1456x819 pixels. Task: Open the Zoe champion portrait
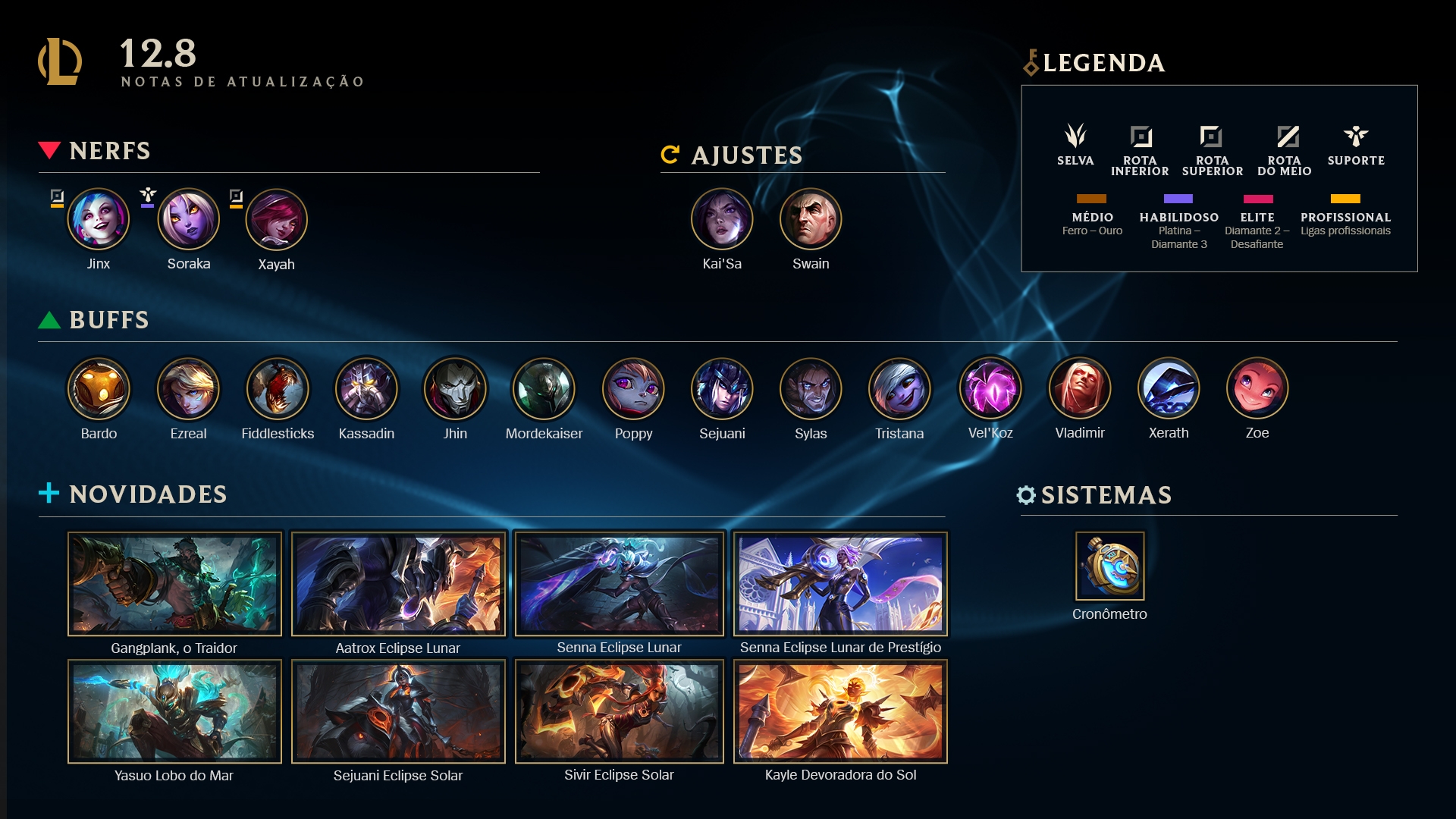click(1257, 389)
